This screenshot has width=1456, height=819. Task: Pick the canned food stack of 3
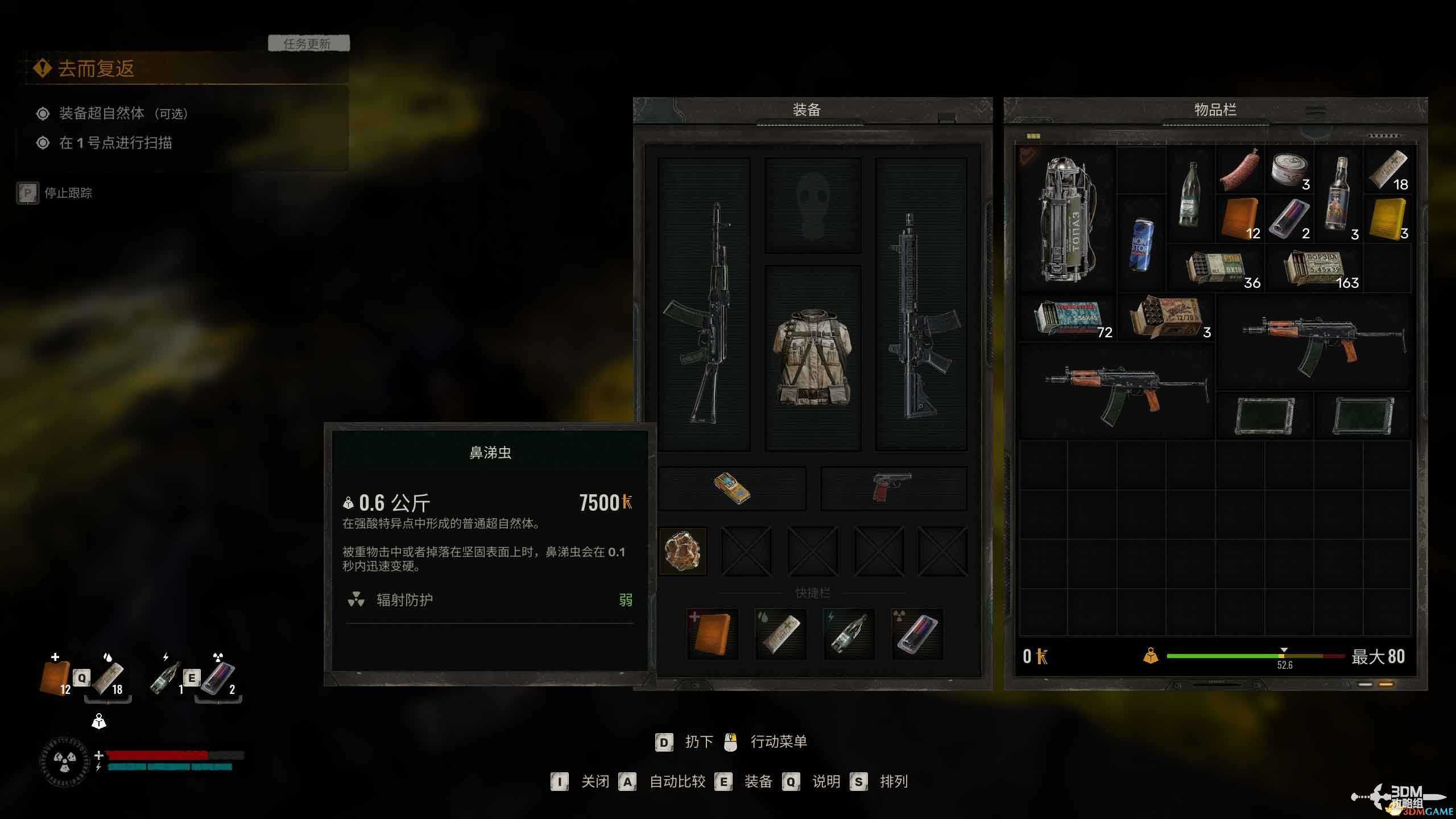[x=1290, y=170]
